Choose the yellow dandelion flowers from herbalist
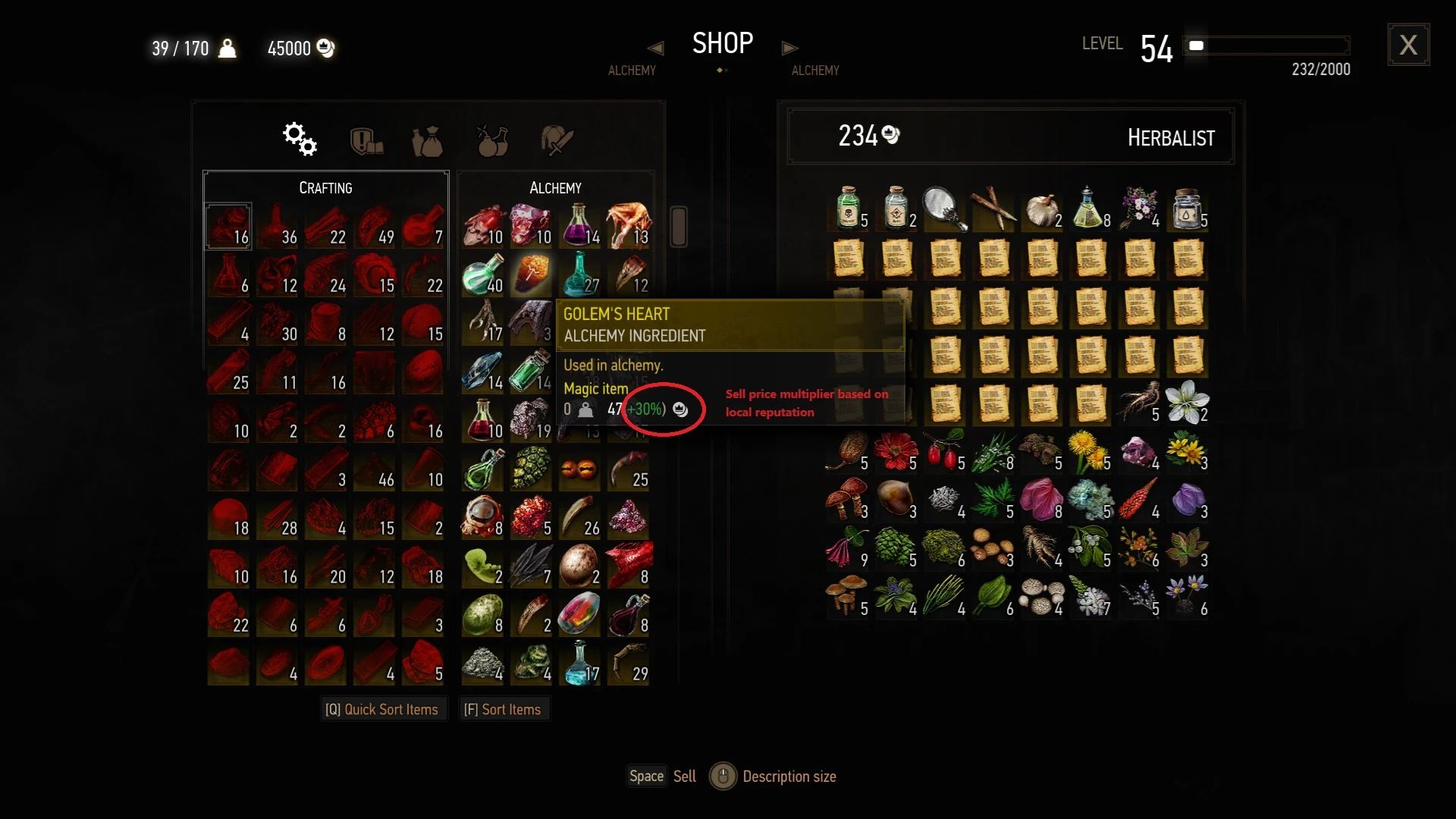Screen dimensions: 1456x819 click(1089, 451)
